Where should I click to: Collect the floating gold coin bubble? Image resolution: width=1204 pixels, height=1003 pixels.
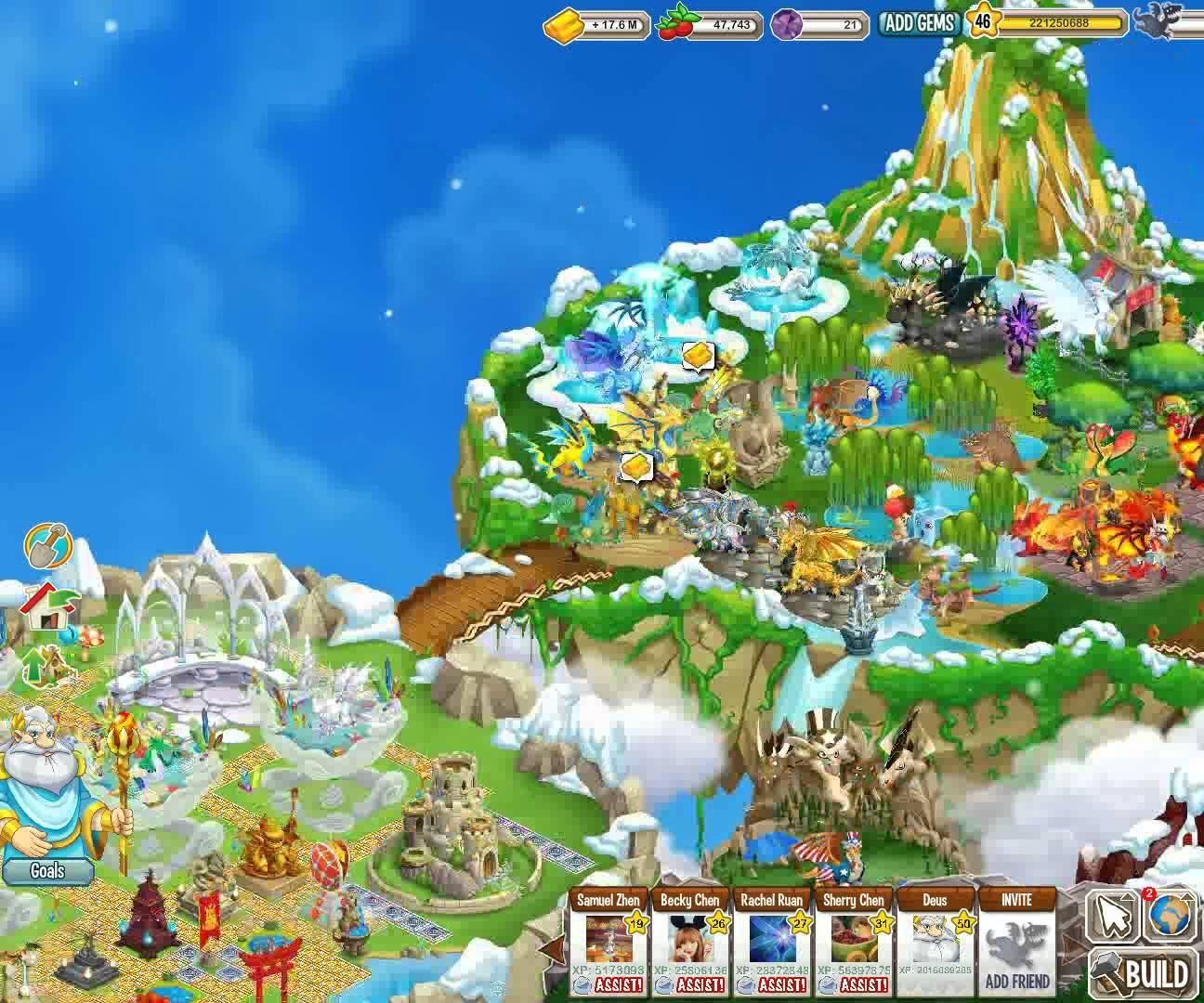point(698,354)
